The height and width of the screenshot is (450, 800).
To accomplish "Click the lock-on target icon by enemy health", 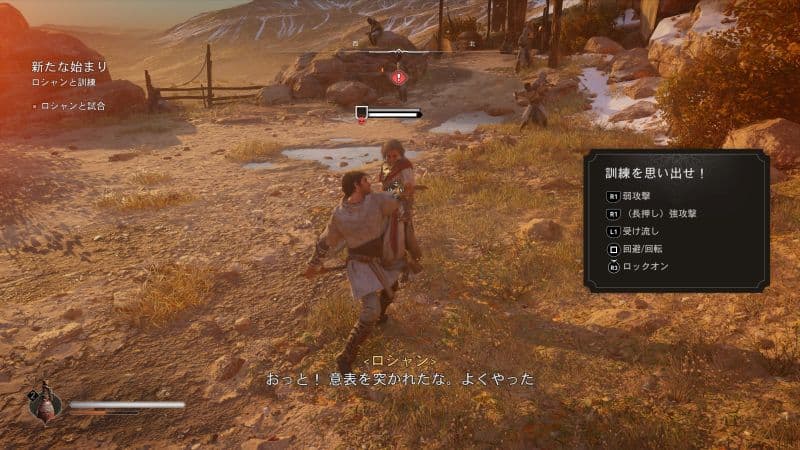I will pos(361,114).
